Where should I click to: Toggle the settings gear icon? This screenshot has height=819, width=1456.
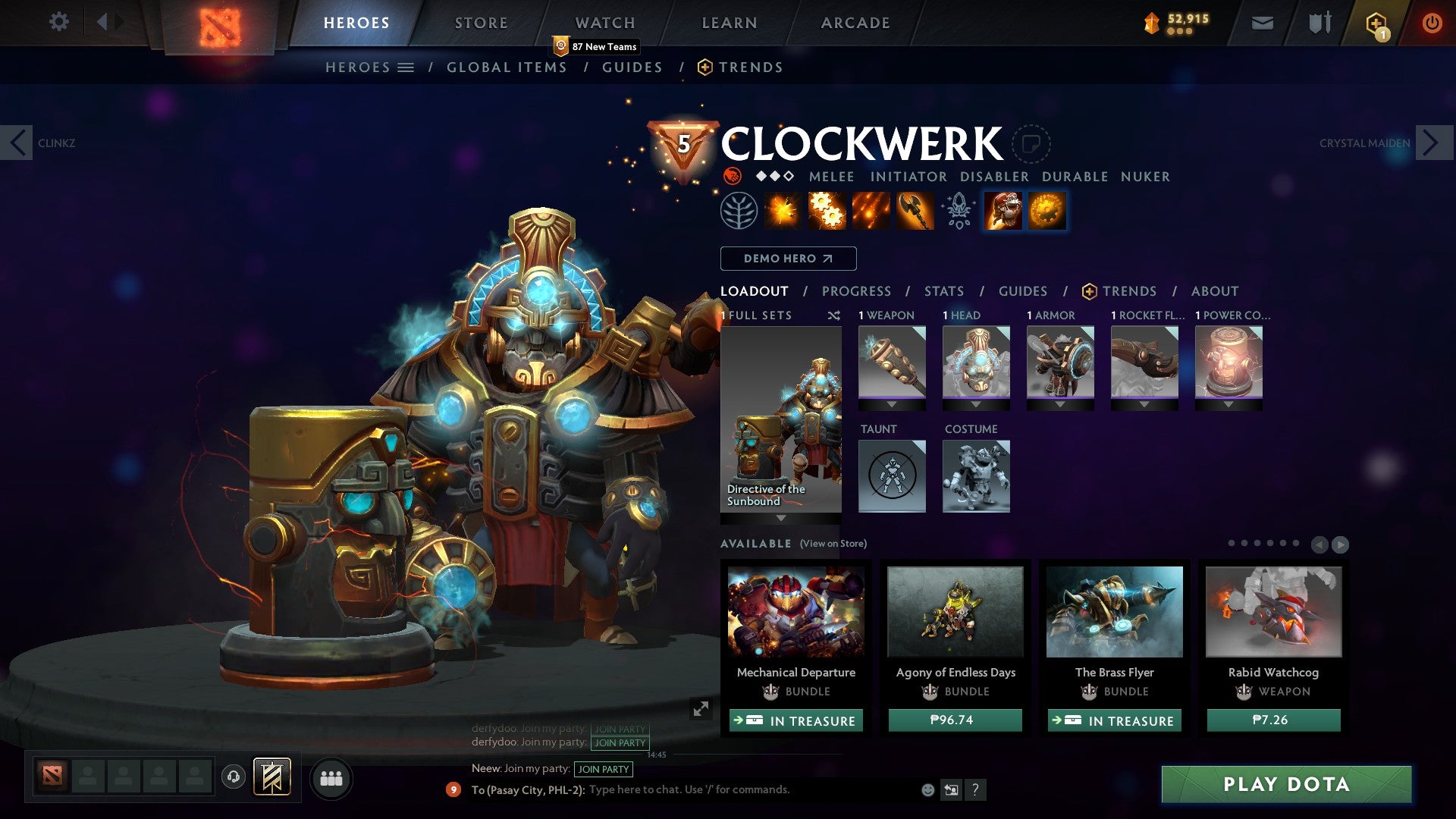[58, 22]
